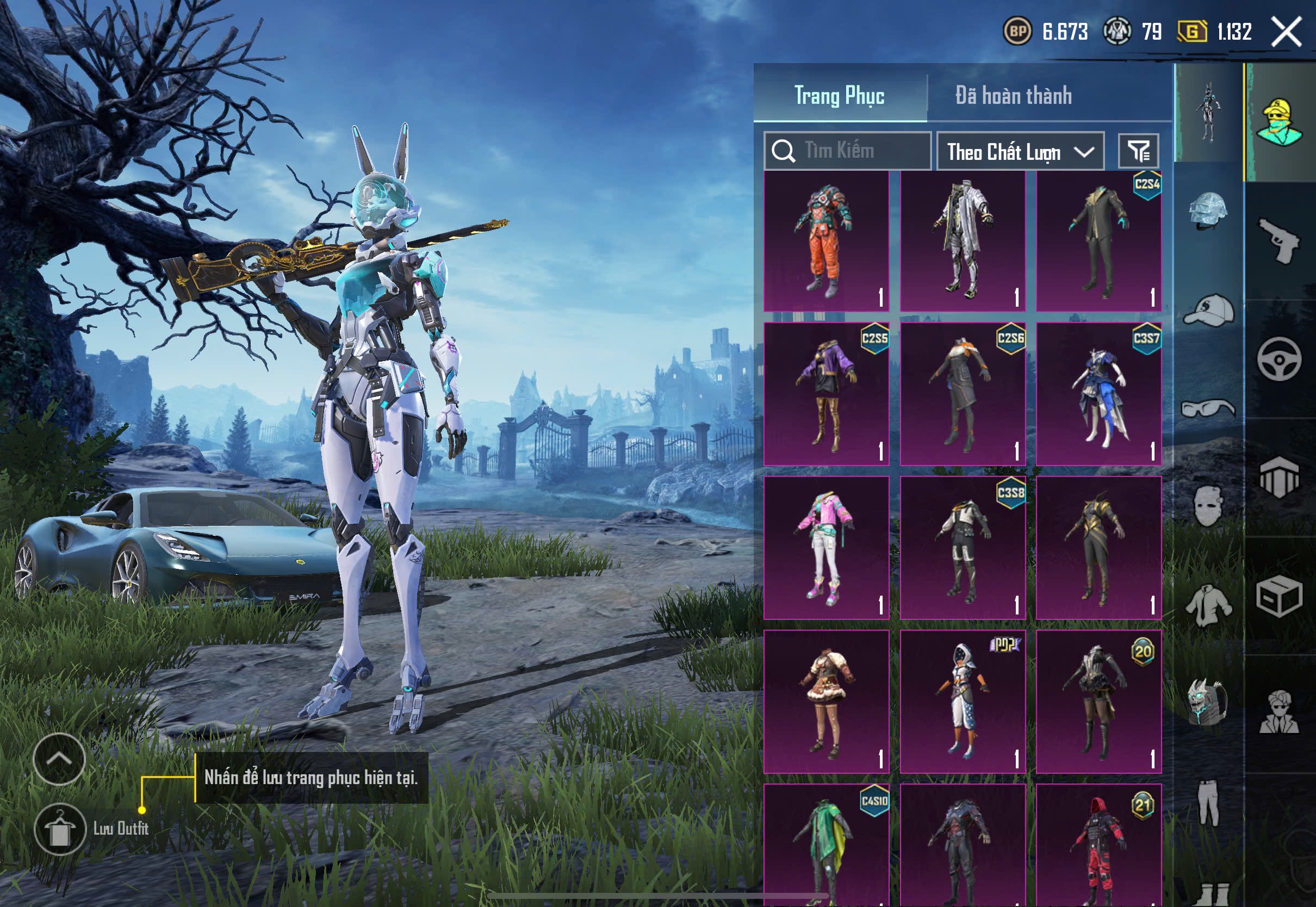This screenshot has width=1316, height=907.
Task: Open the steering wheel vehicles section
Action: tap(1280, 359)
